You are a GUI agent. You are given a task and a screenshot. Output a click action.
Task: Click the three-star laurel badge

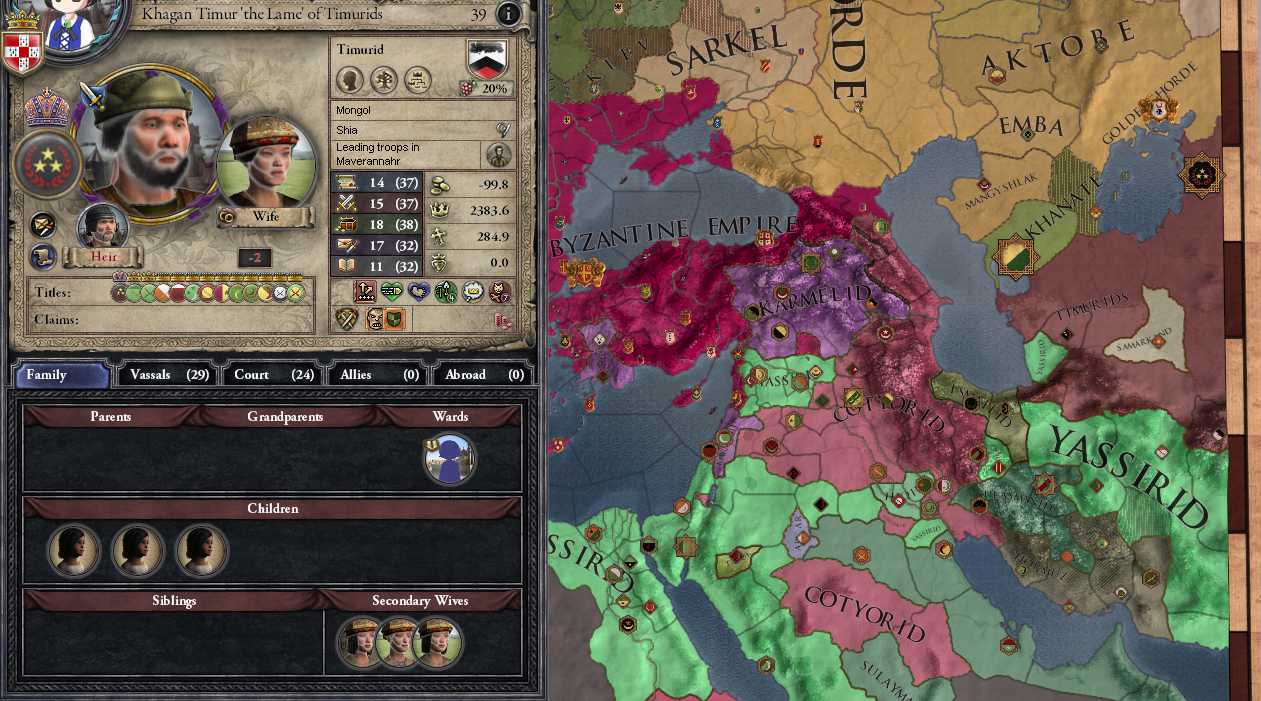point(46,165)
